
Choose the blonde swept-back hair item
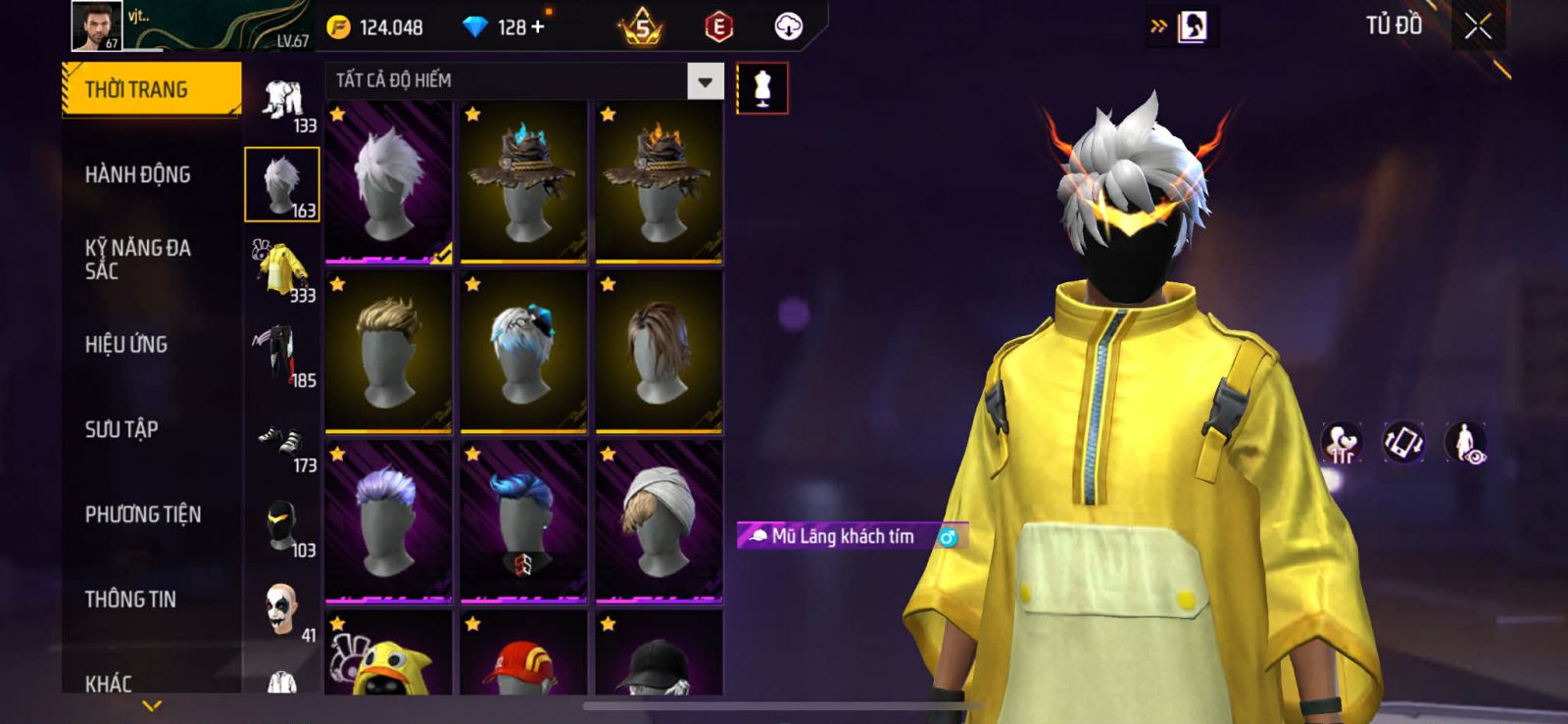(x=388, y=353)
